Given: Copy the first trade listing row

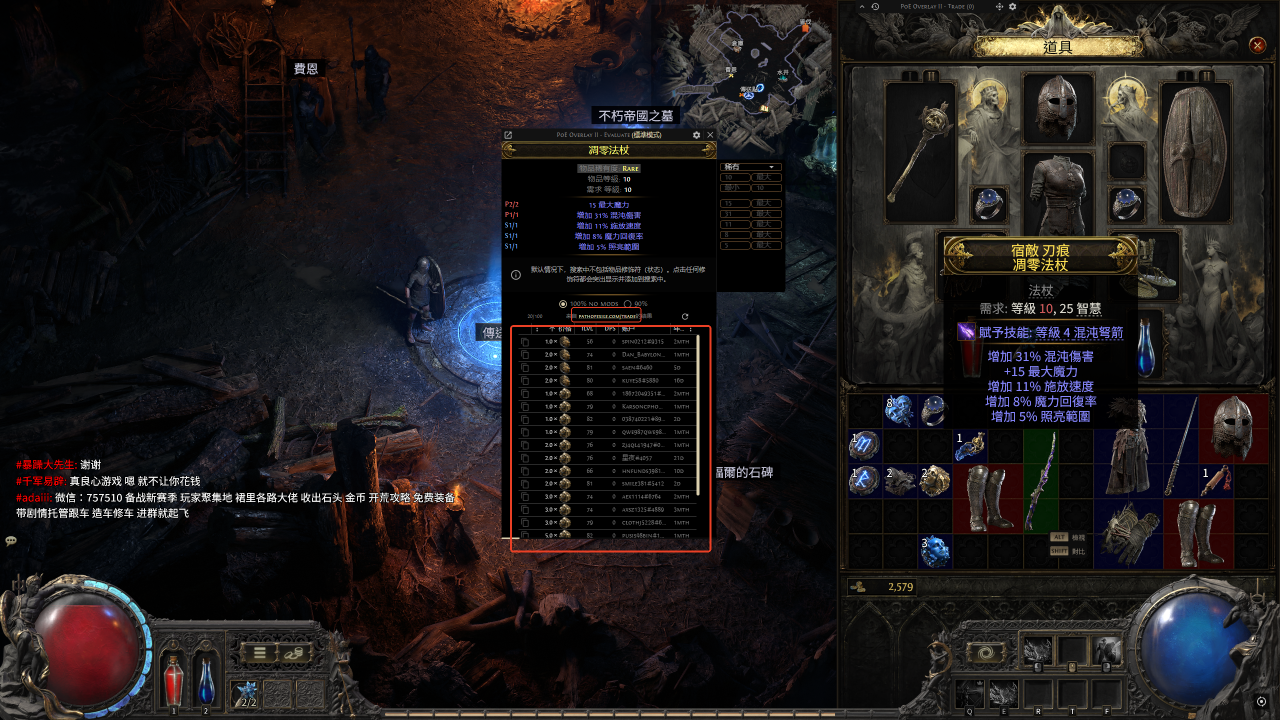Looking at the screenshot, I should click(525, 342).
